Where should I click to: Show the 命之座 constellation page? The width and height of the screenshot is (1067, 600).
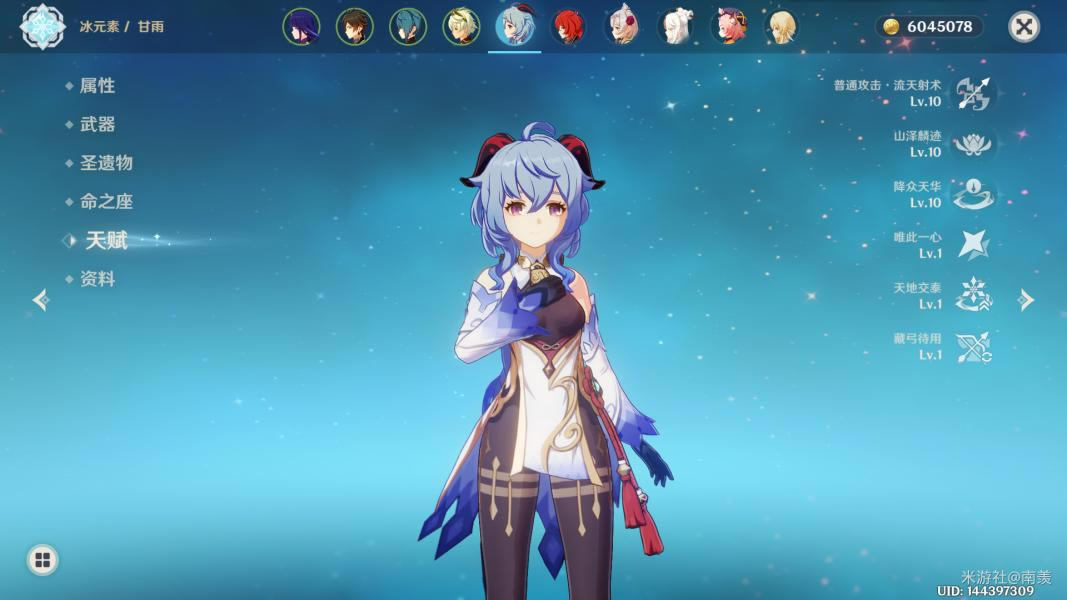point(105,201)
